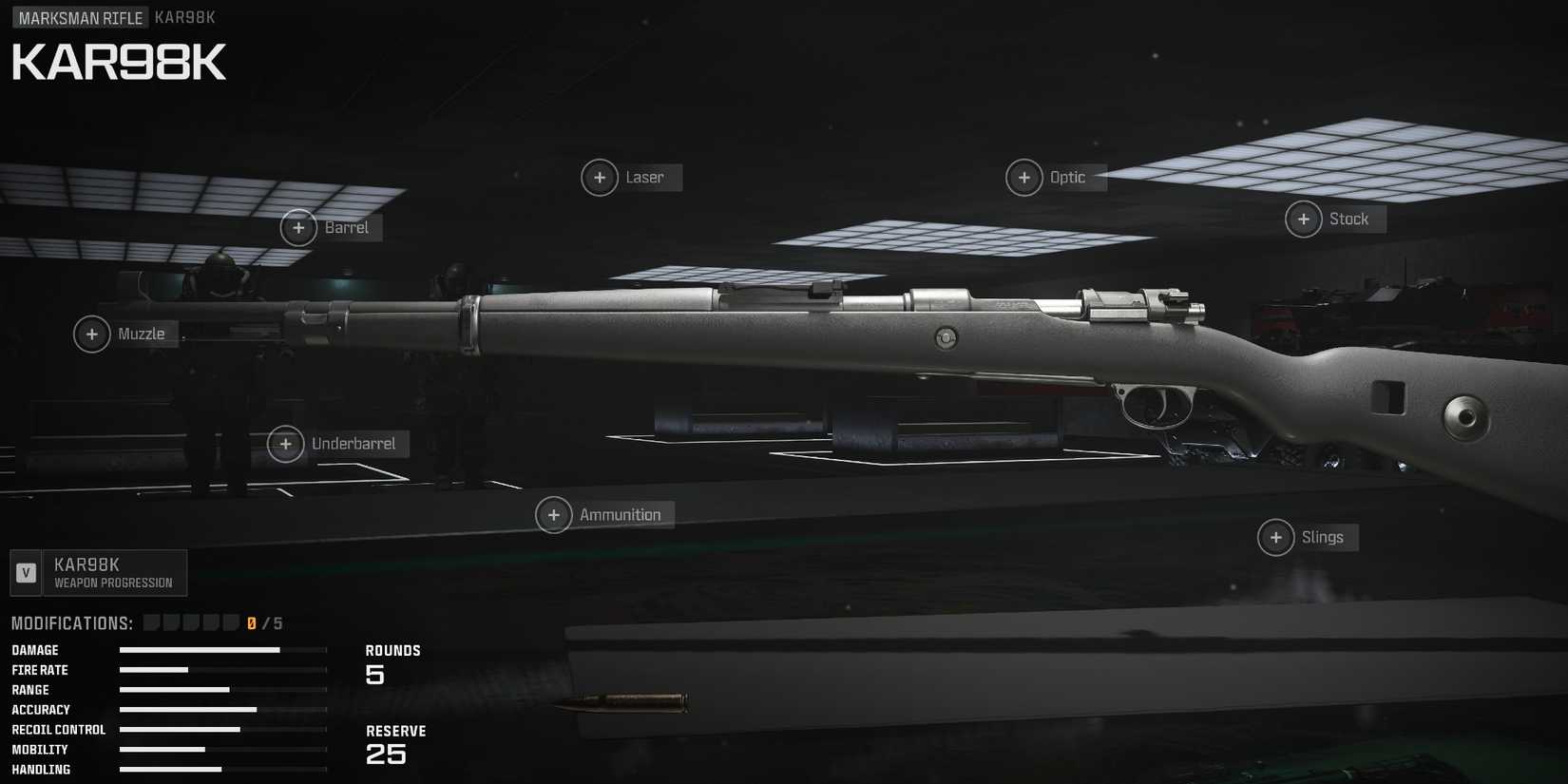Screen dimensions: 1568x784
Task: Open the Optic attachment slot
Action: [1024, 178]
